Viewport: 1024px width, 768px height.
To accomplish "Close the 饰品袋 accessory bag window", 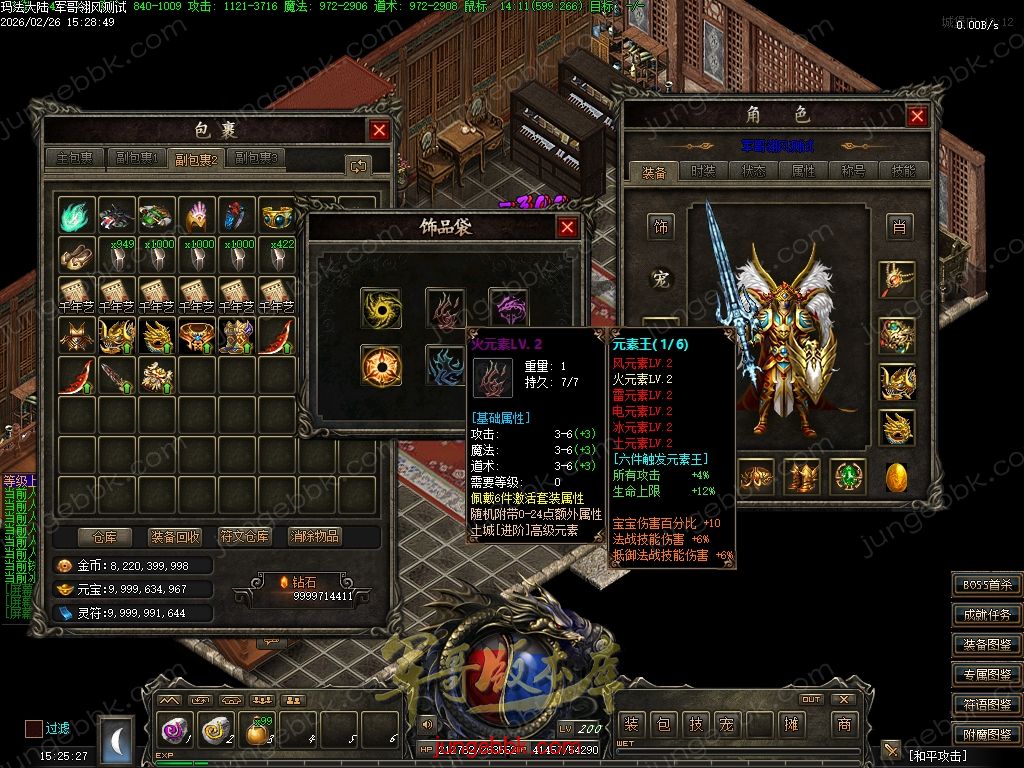I will pos(567,227).
